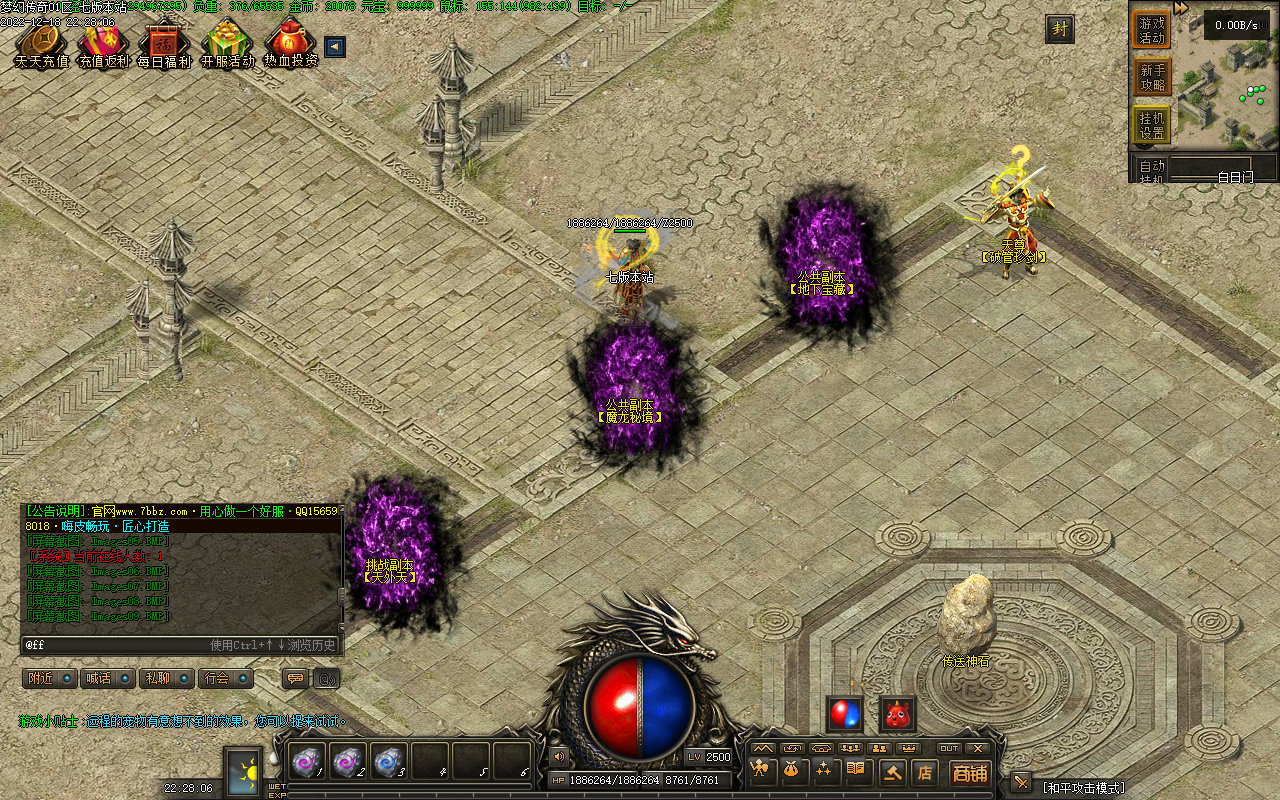
Task: Switch chat to the 行会 guild channel
Action: coord(225,679)
